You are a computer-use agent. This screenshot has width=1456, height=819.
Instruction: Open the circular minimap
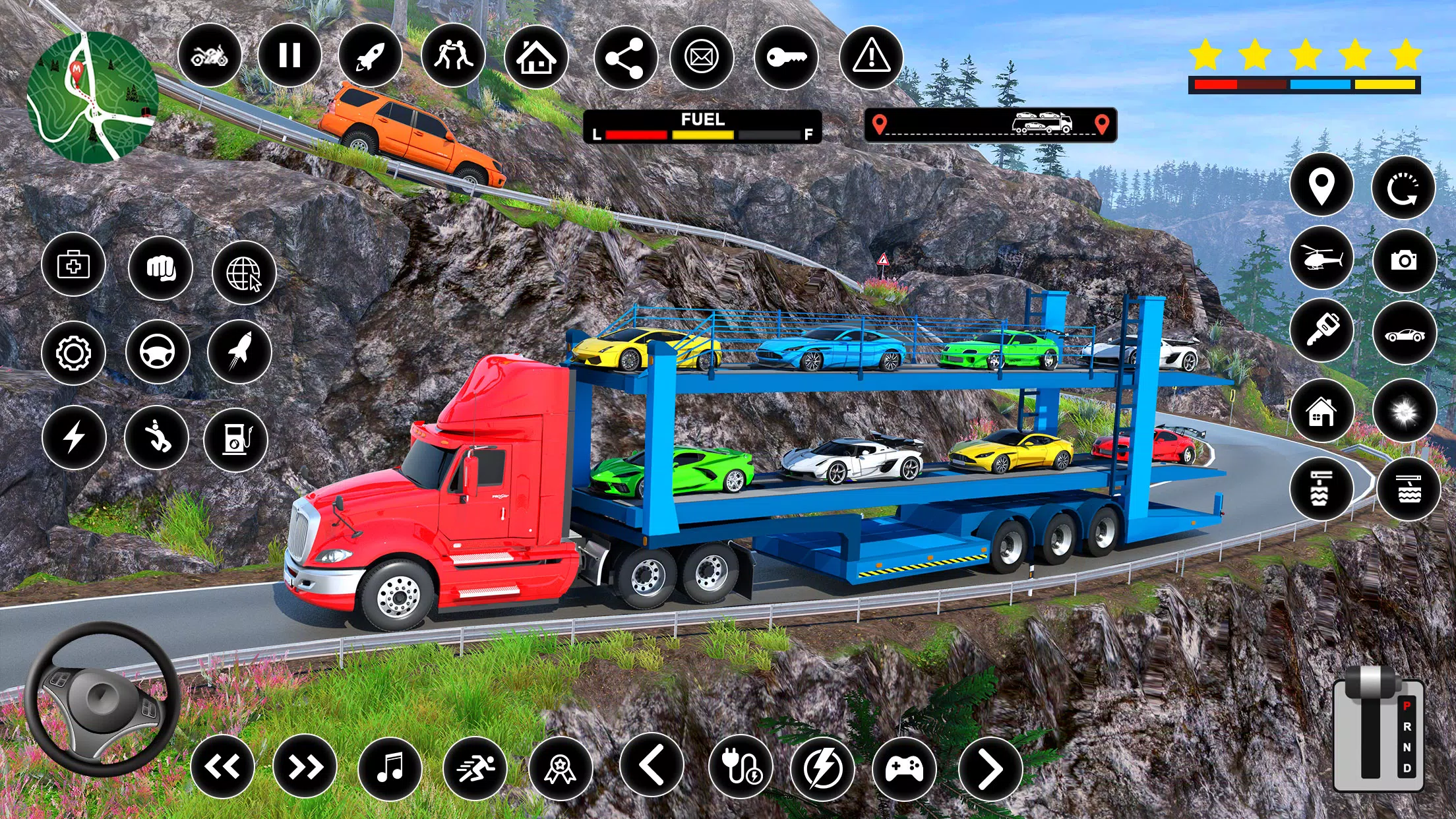[92, 97]
